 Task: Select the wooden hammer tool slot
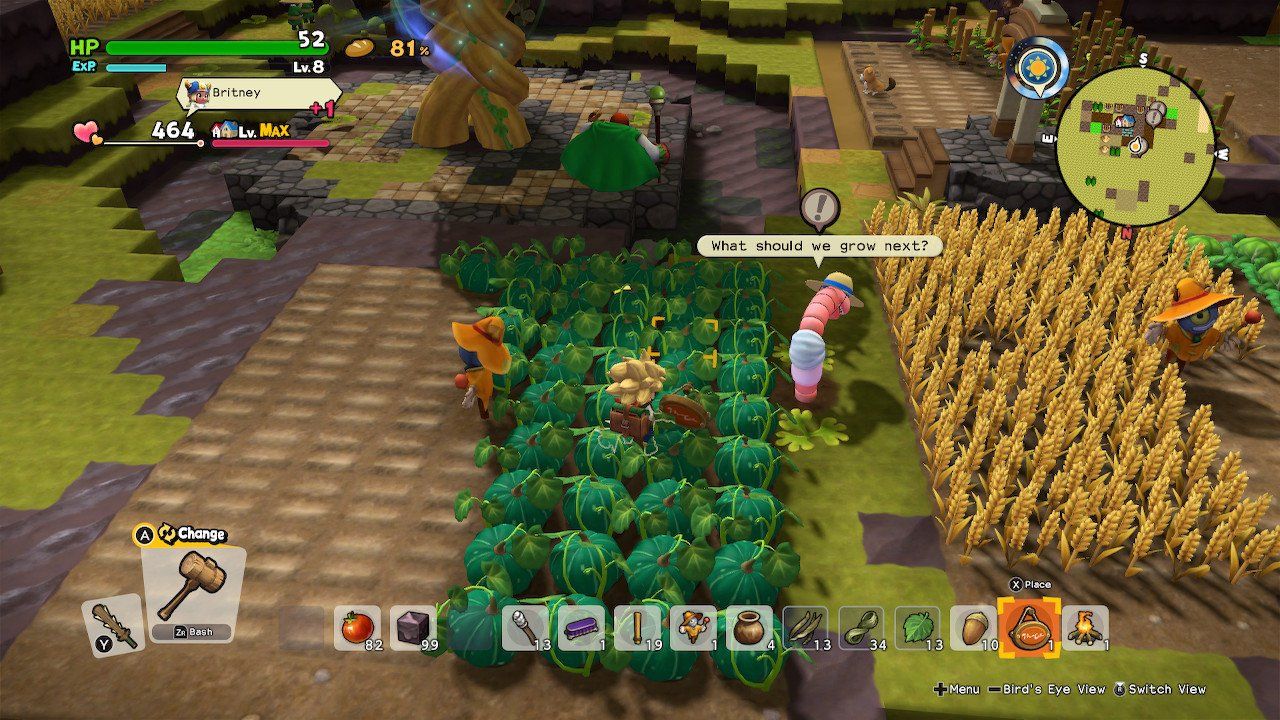(192, 591)
